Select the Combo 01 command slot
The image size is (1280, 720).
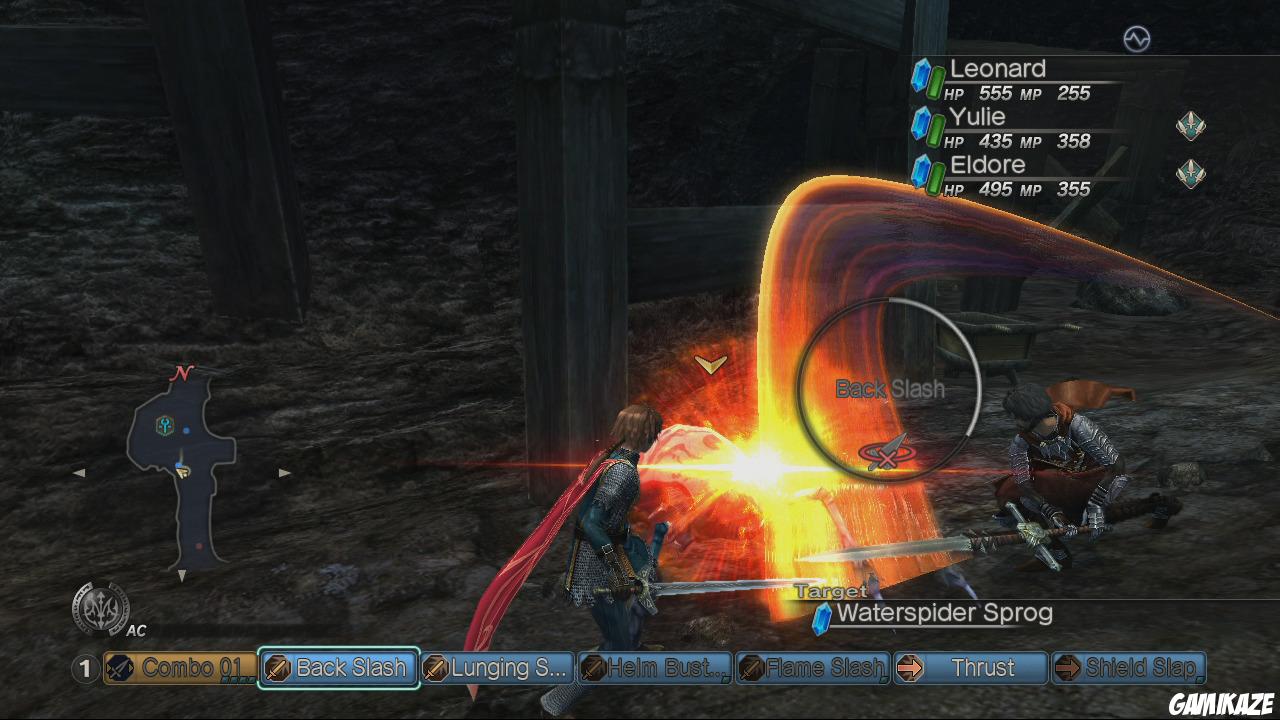179,668
